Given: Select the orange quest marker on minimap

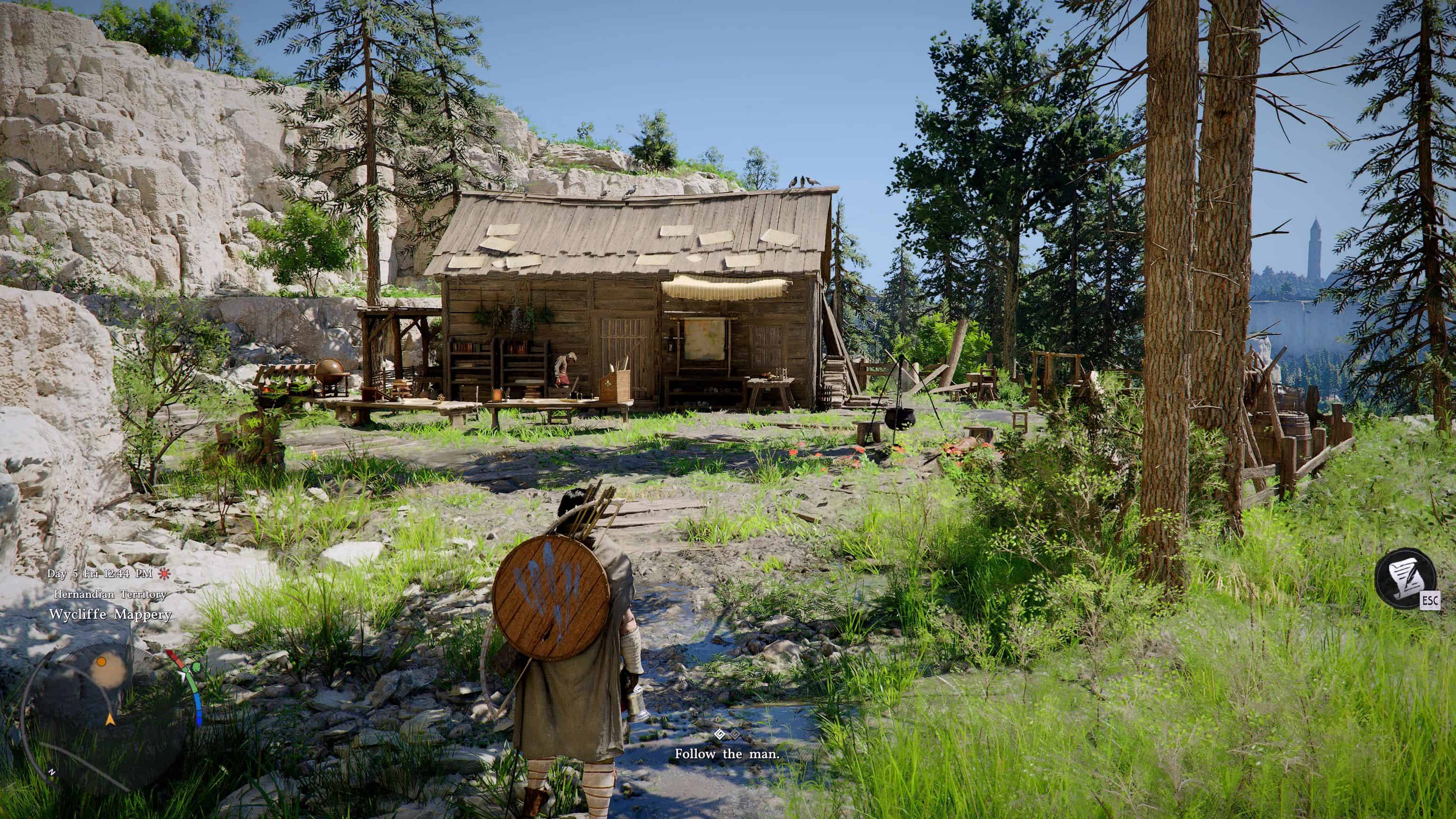Looking at the screenshot, I should (x=102, y=661).
